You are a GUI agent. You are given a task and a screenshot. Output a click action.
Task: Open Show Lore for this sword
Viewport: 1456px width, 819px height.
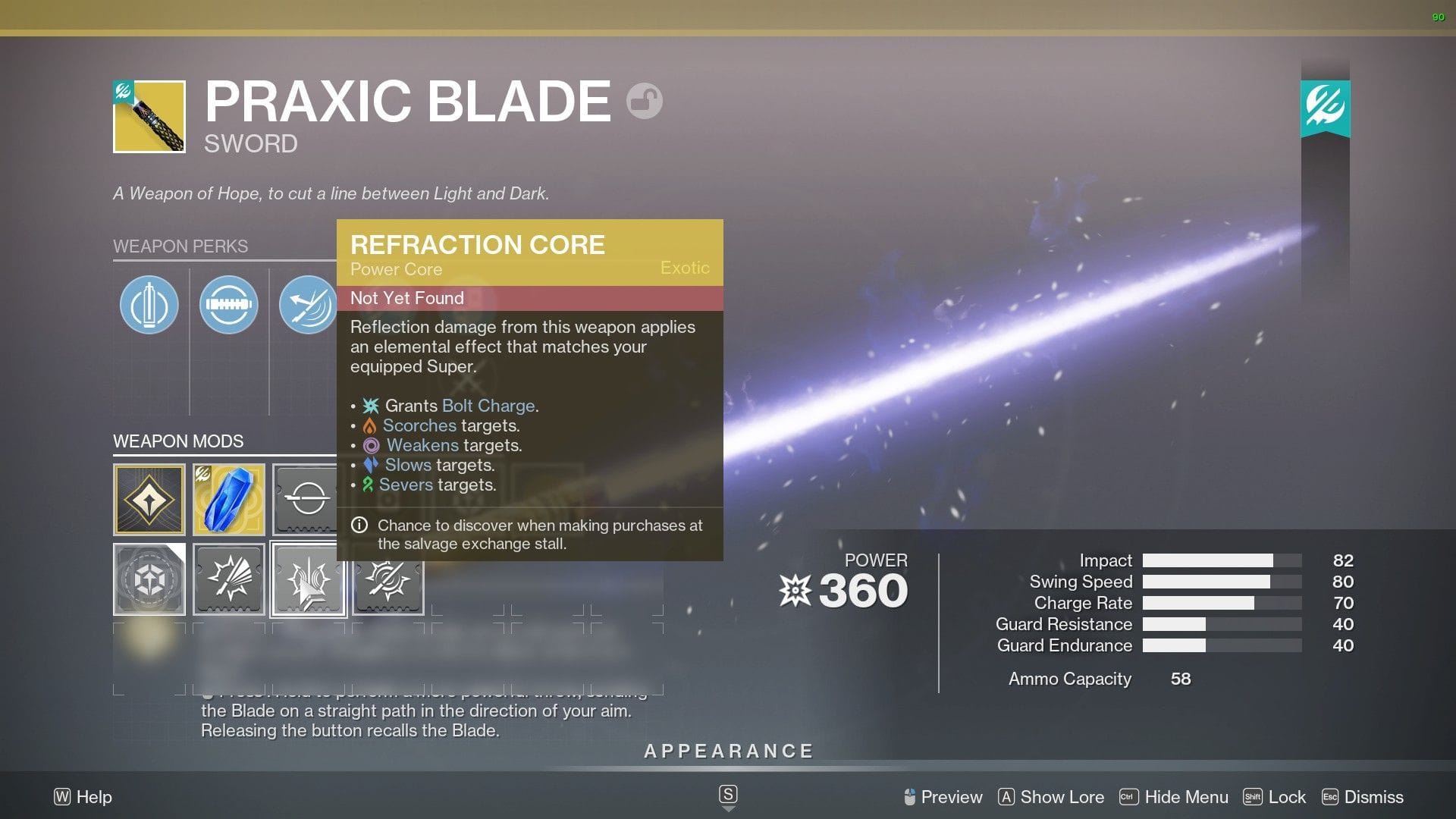(1061, 797)
